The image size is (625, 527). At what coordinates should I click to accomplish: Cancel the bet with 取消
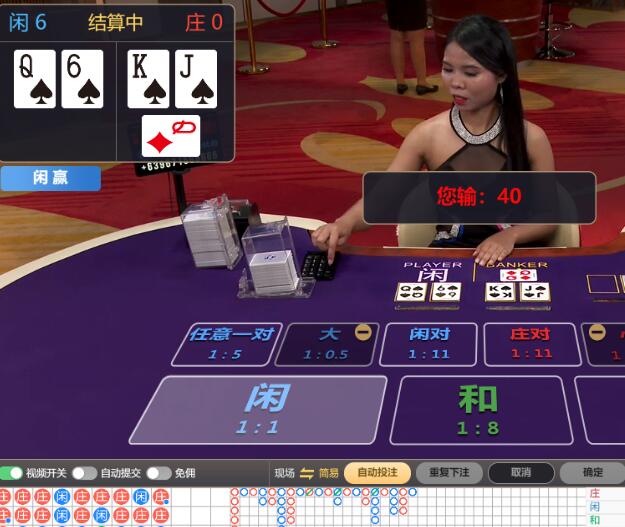pos(520,473)
